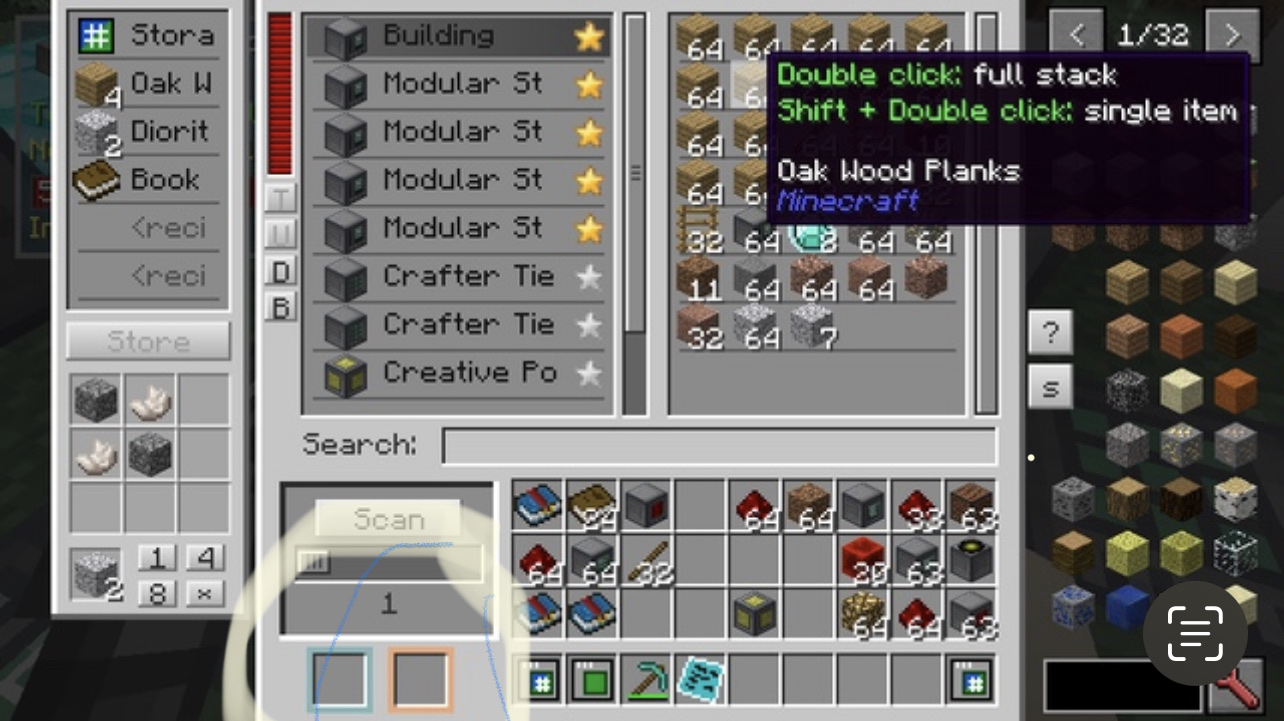
Task: Select the enchanted book in the inventory
Action: (x=536, y=505)
